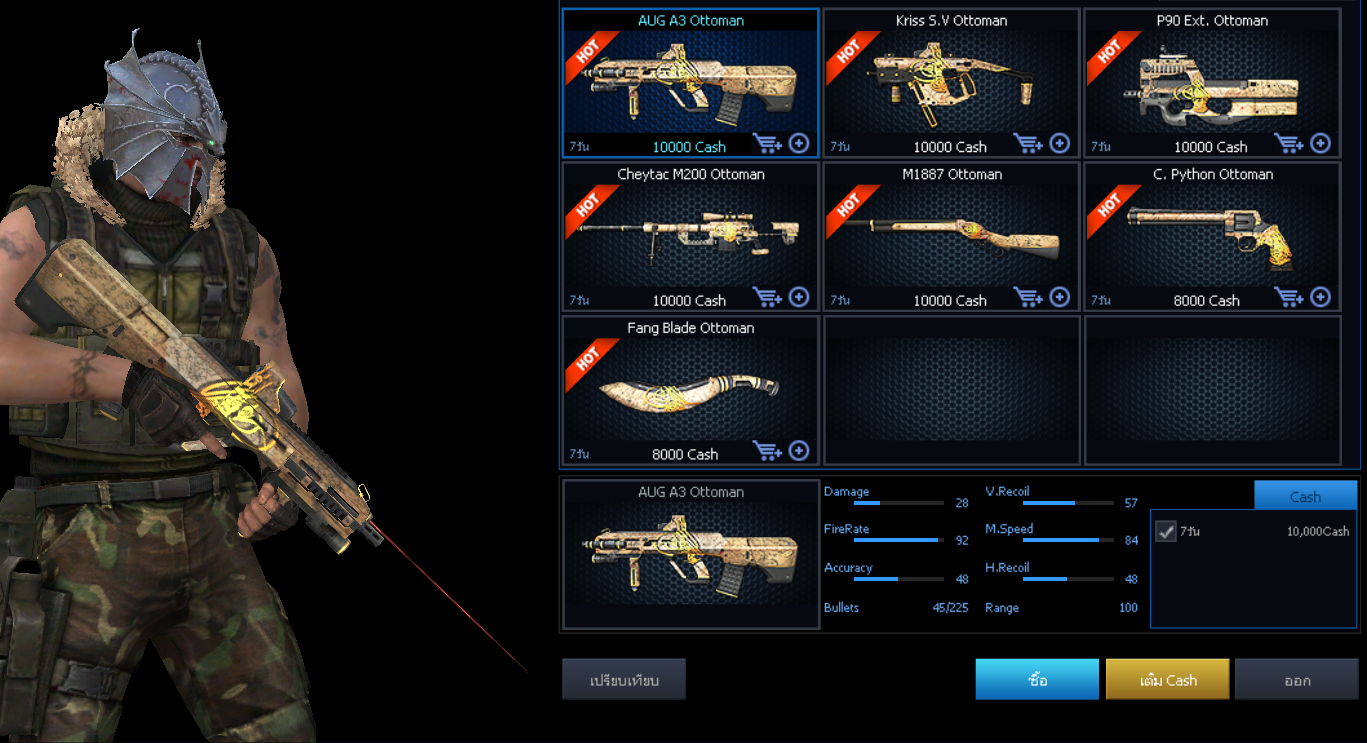Image resolution: width=1367 pixels, height=743 pixels.
Task: Select the AUG A3 Ottoman shop item
Action: [x=690, y=83]
